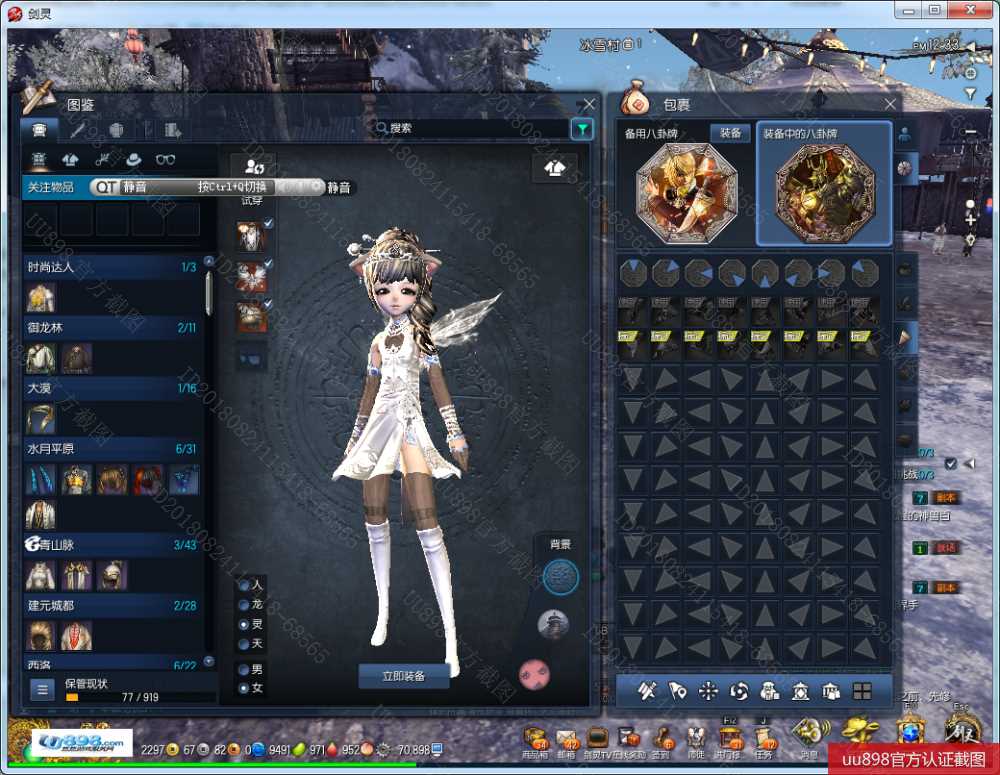Open the 保管现状 list button
The height and width of the screenshot is (775, 1000).
[x=42, y=689]
